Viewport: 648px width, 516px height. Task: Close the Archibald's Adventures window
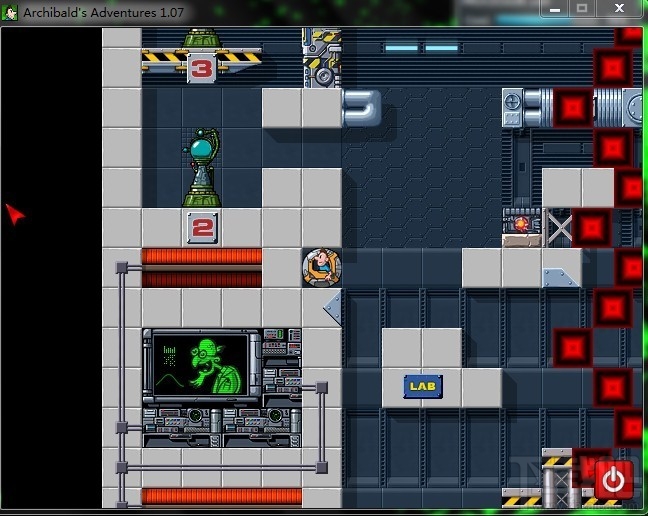(620, 8)
